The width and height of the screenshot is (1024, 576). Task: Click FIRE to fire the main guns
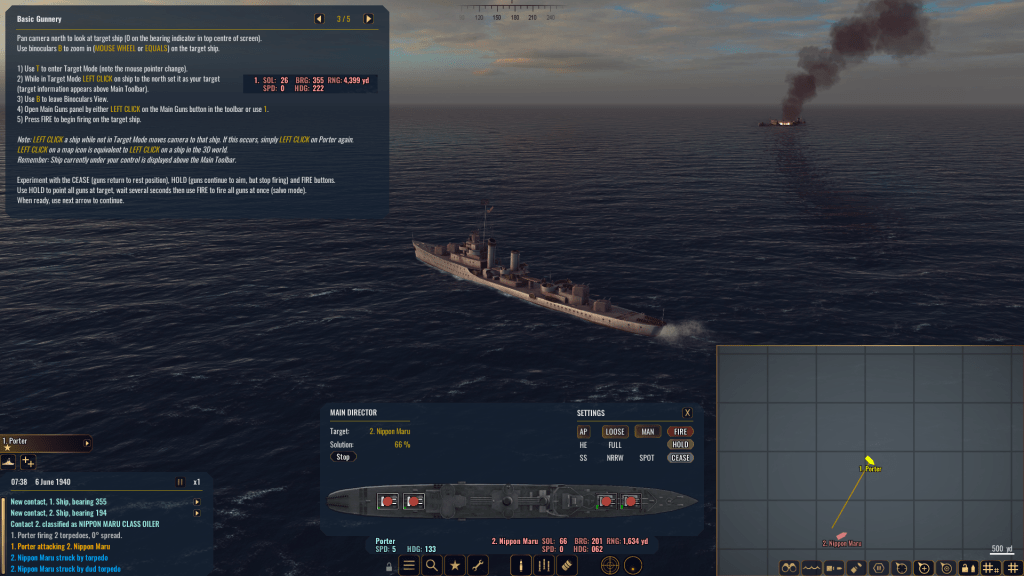680,431
